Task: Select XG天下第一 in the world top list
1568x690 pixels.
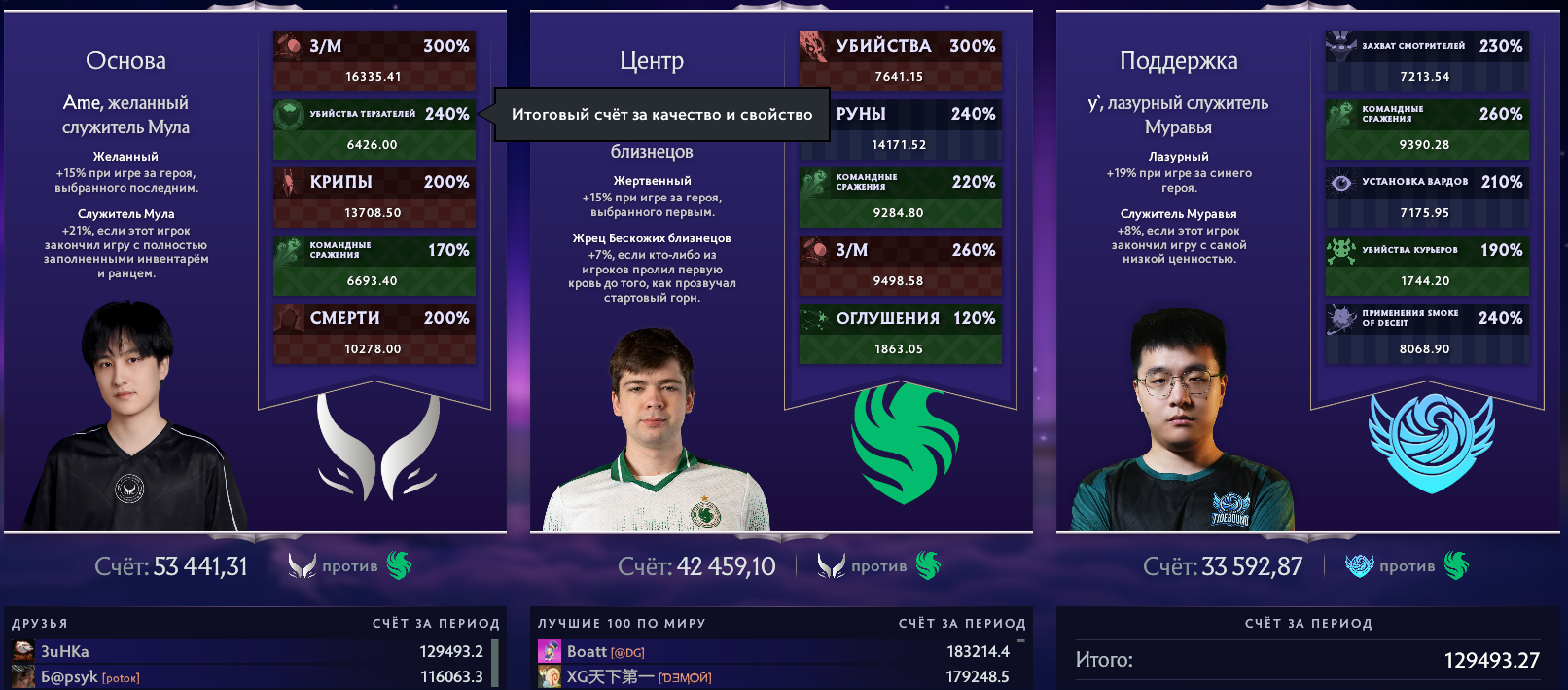Action: coord(773,676)
